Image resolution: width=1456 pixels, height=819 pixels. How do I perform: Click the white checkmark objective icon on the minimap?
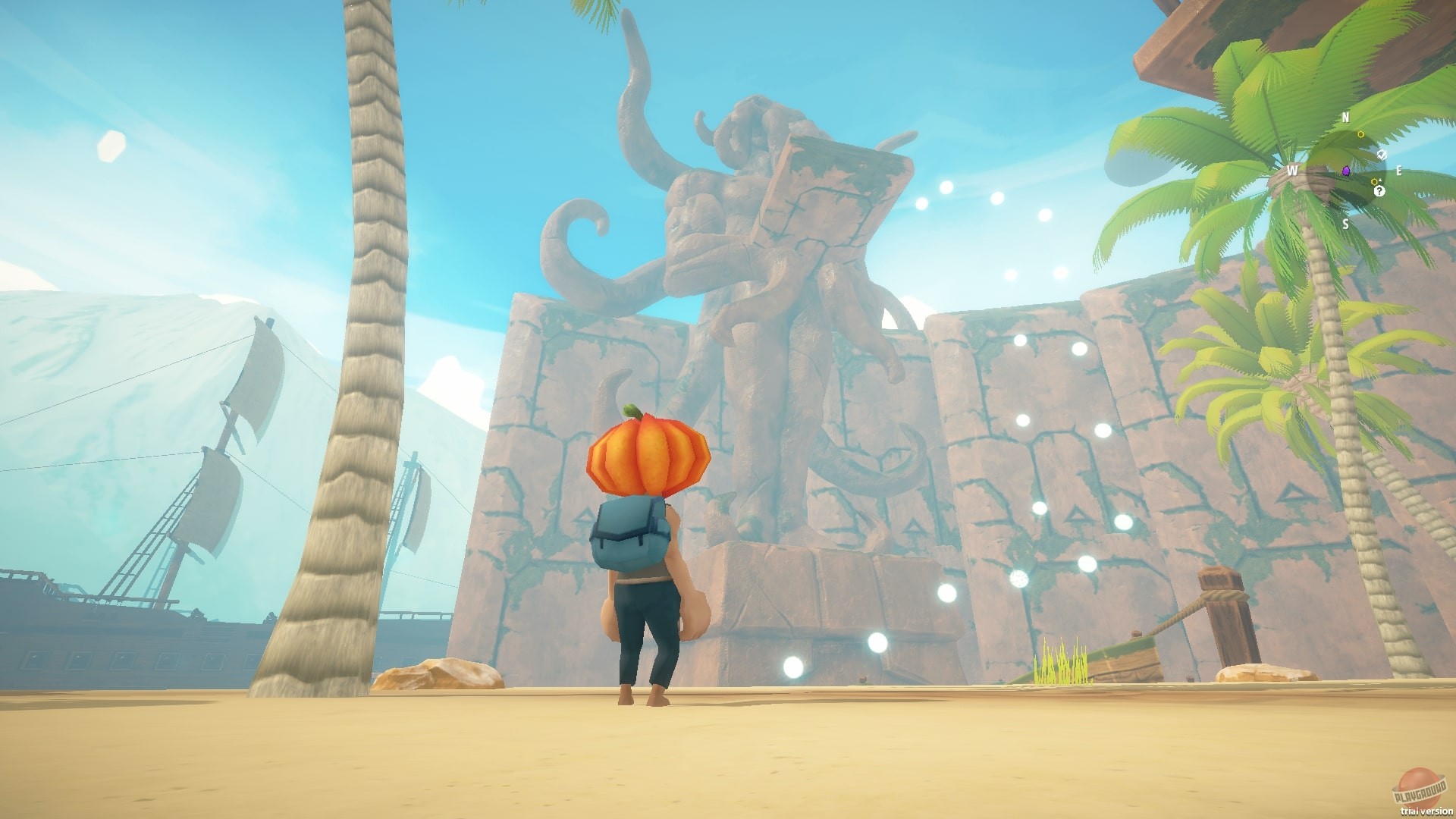click(x=1382, y=154)
